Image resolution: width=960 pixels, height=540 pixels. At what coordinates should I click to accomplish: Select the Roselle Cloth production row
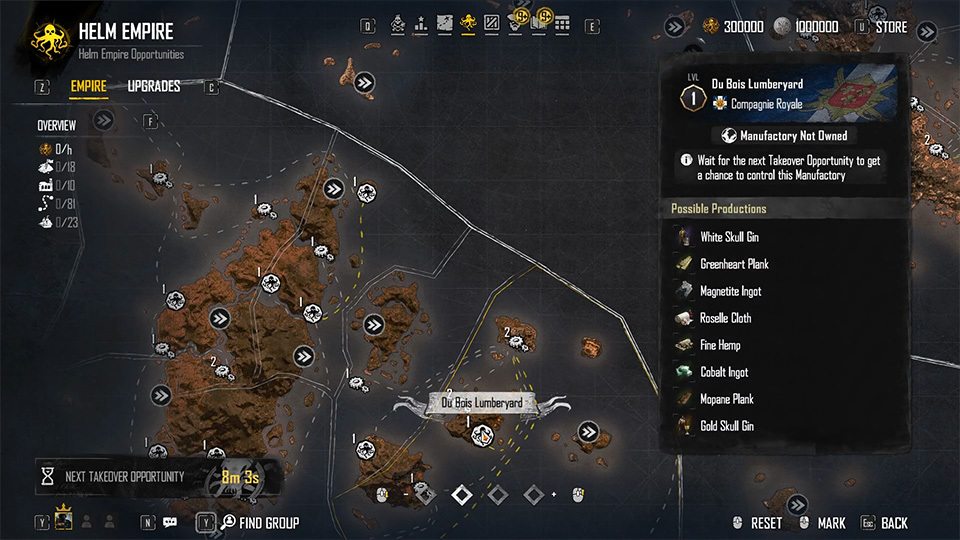click(725, 318)
